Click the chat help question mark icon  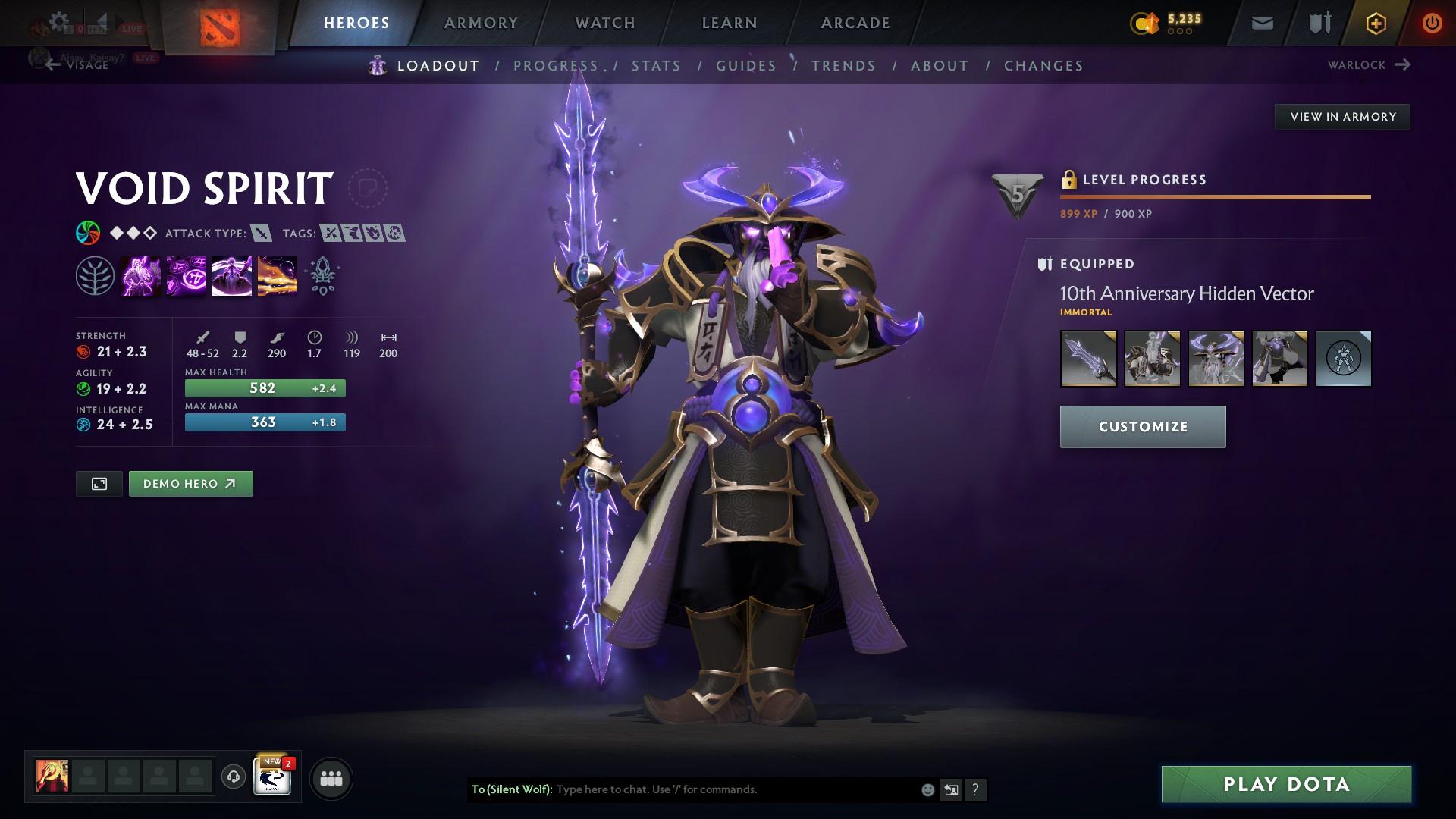(975, 789)
